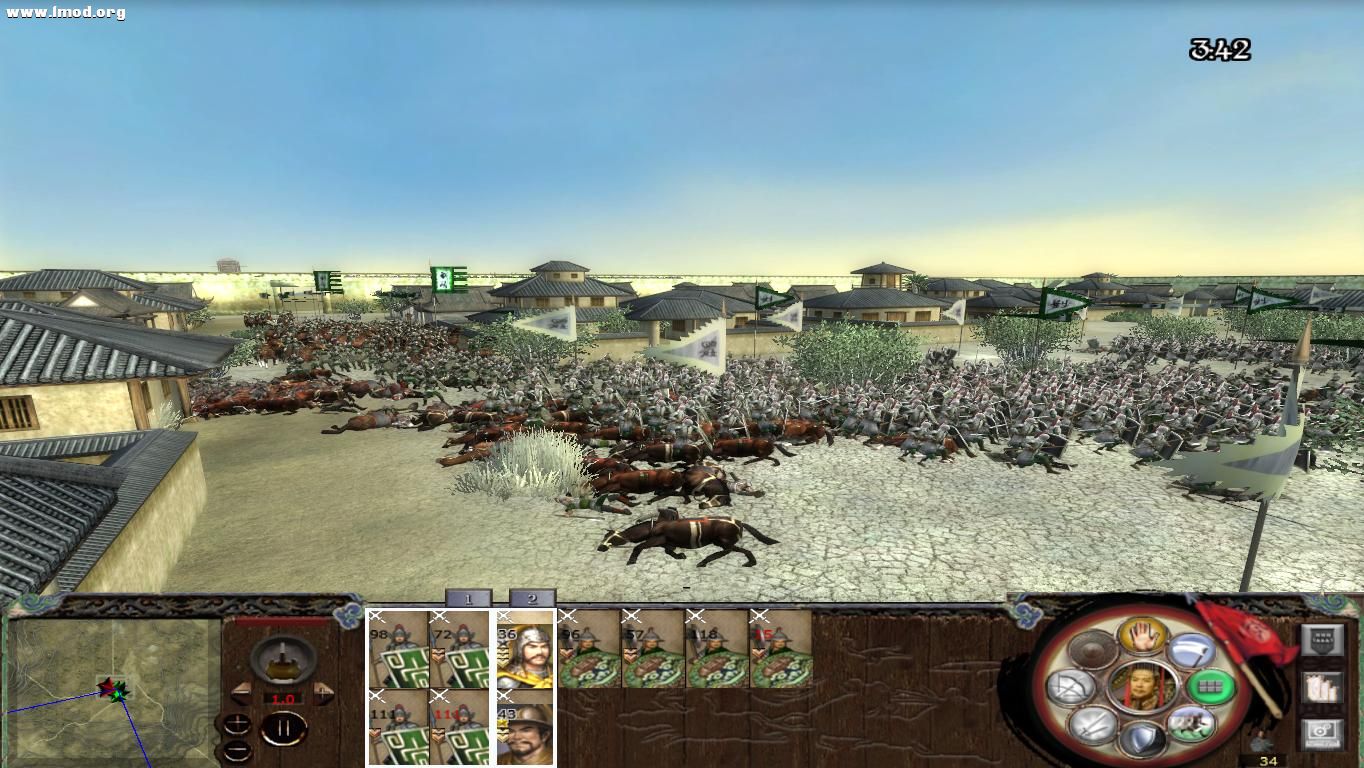Switch to unit card page 2
1364x768 pixels.
[x=530, y=598]
